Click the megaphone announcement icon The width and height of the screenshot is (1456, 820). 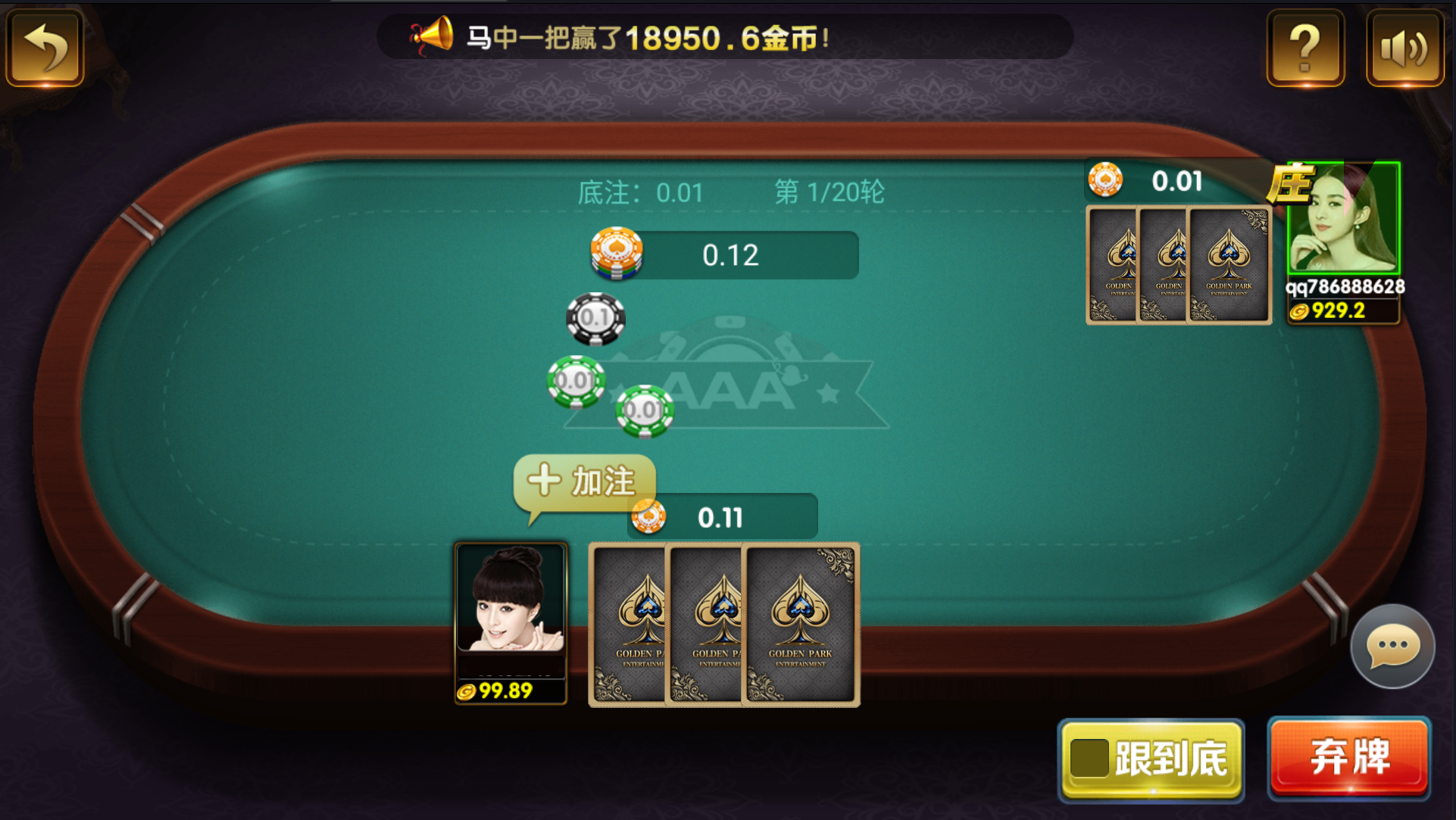point(433,36)
